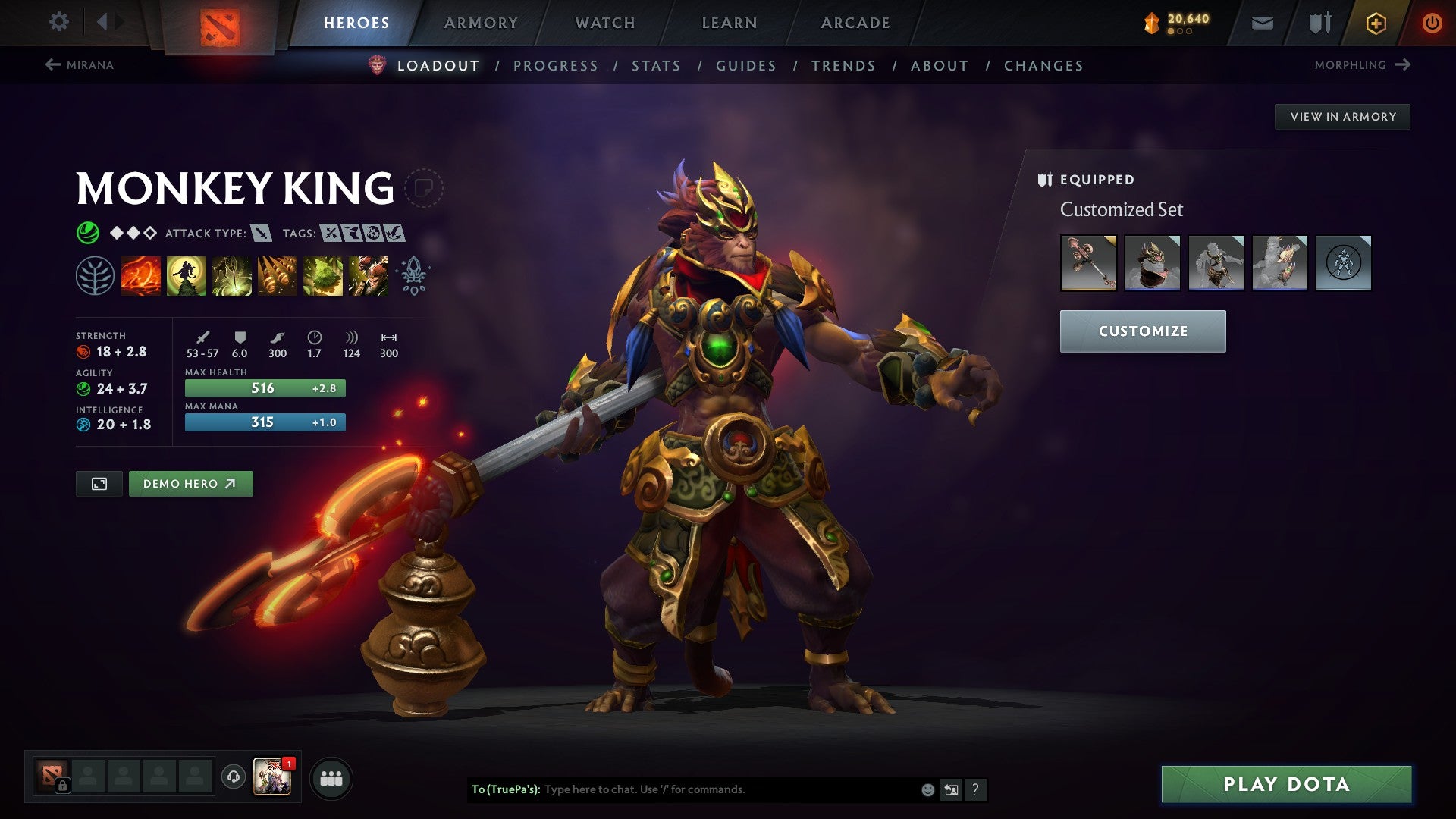Go back to Mirana with left arrow
This screenshot has width=1456, height=819.
click(x=52, y=64)
